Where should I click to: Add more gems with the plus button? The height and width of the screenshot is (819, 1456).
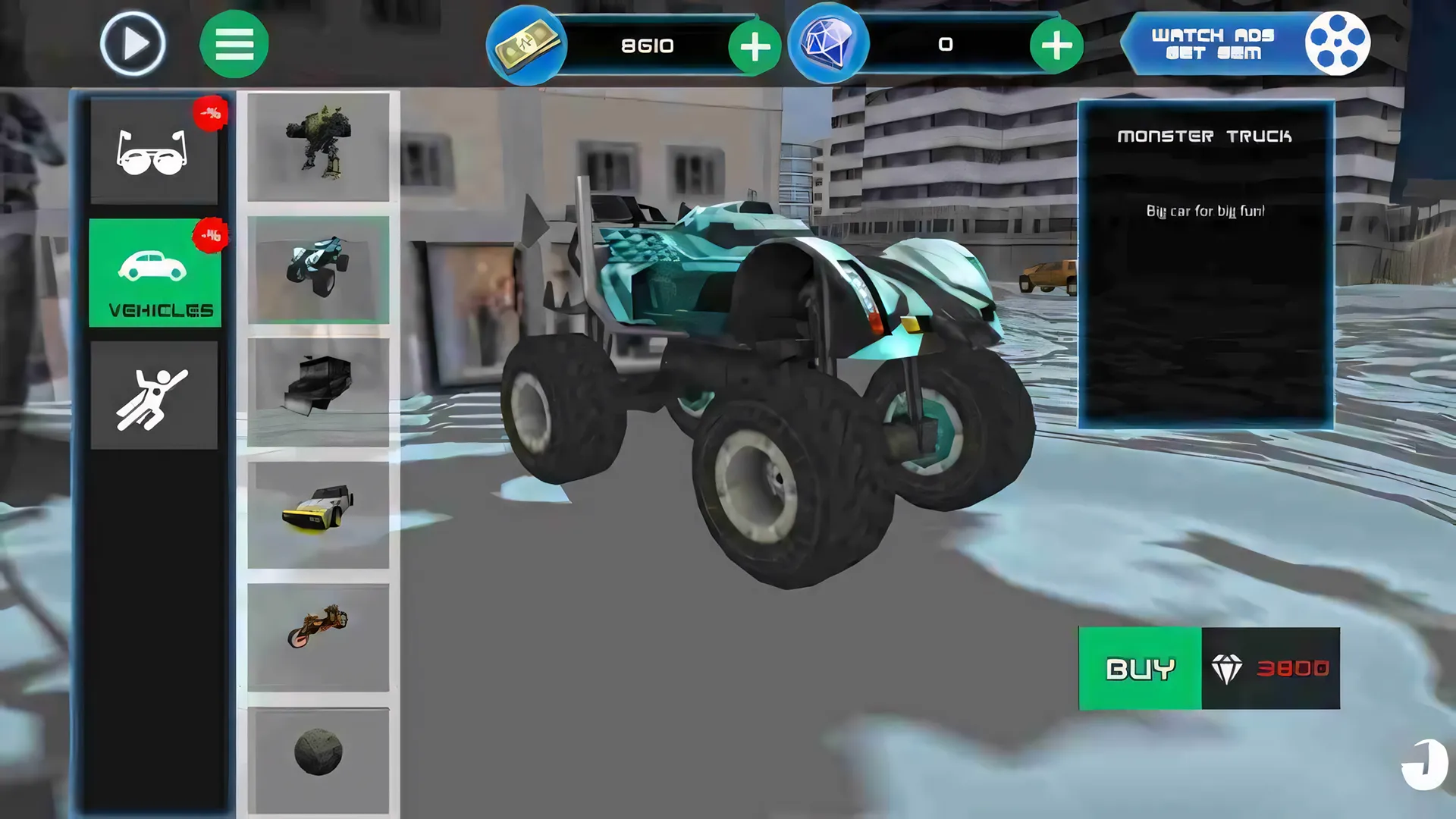(x=1056, y=45)
